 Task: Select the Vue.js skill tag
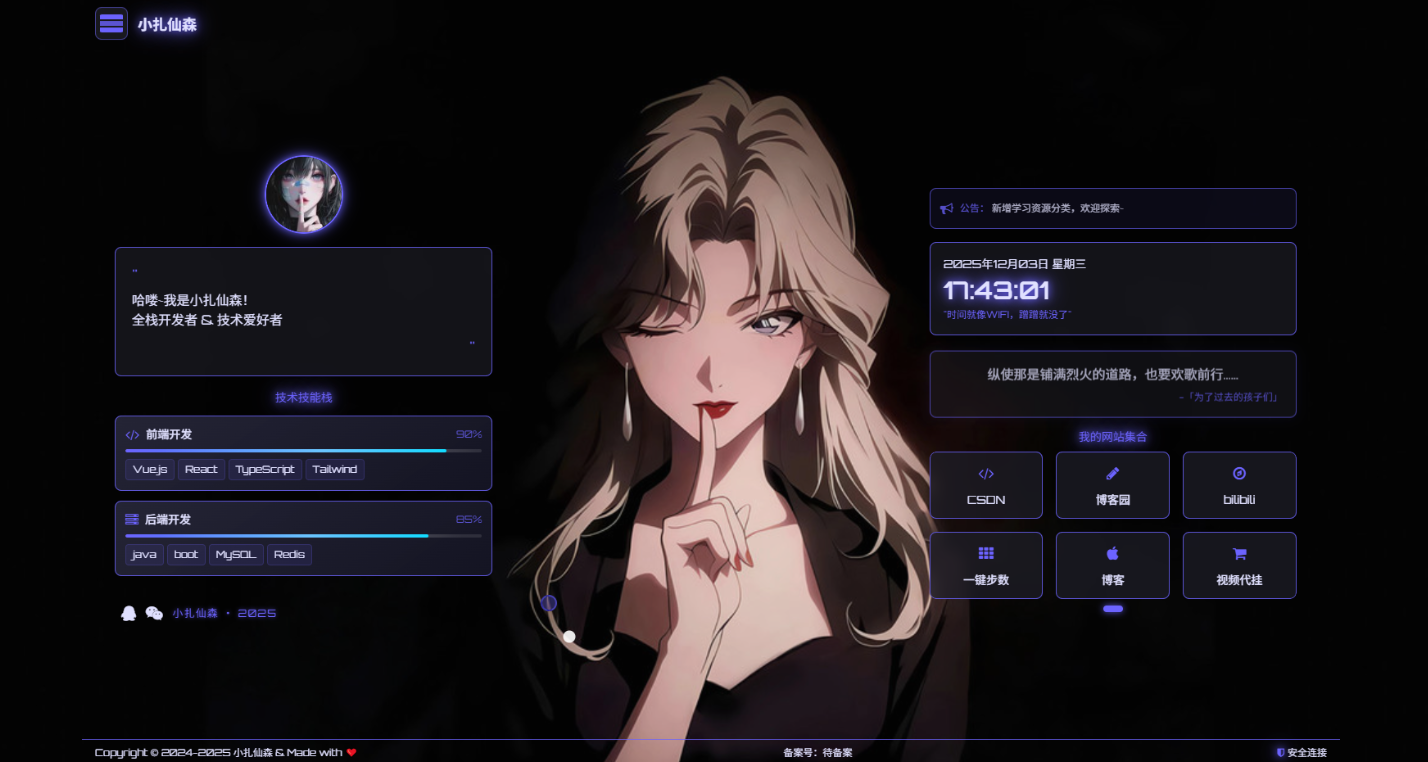click(x=150, y=469)
